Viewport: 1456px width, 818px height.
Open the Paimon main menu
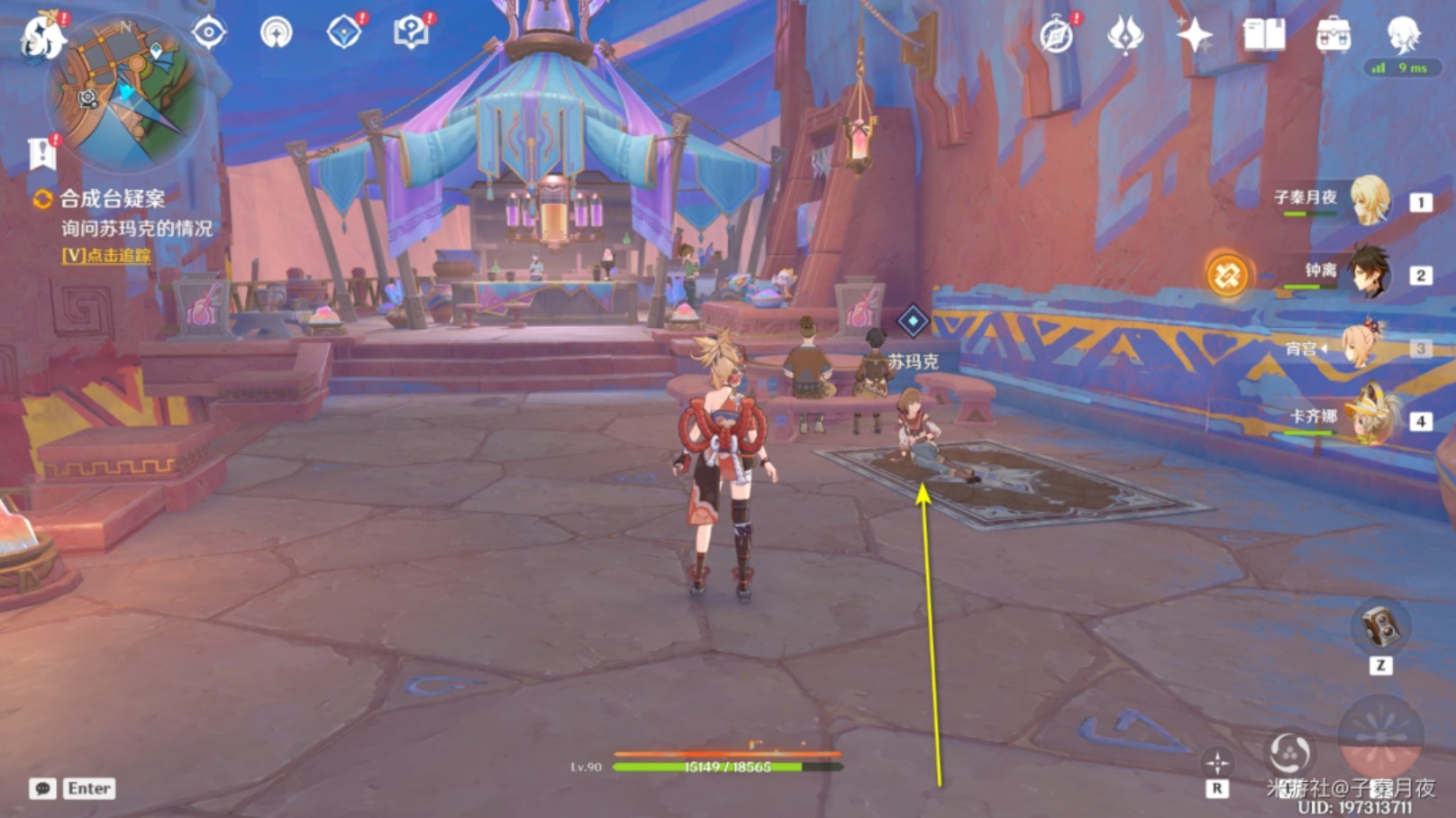pos(43,36)
